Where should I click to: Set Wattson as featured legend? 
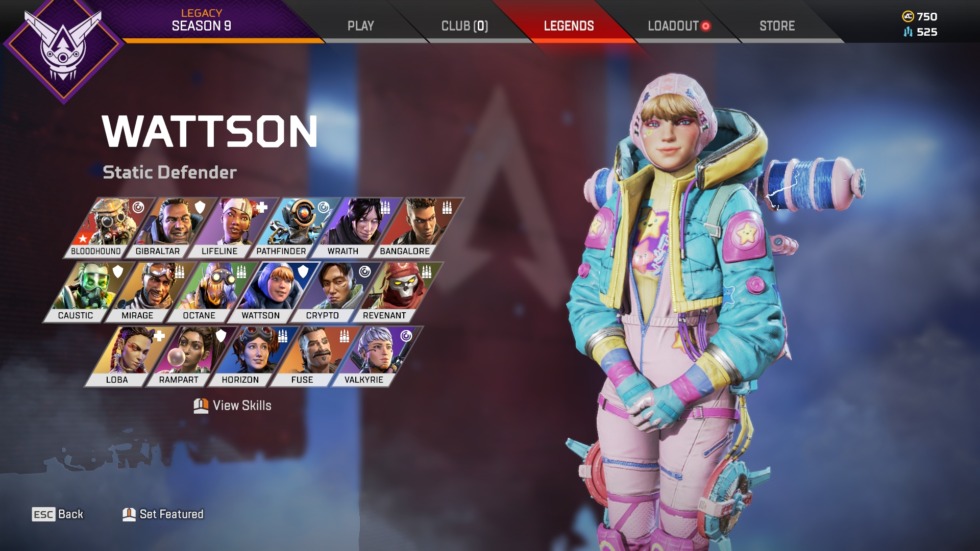click(163, 514)
